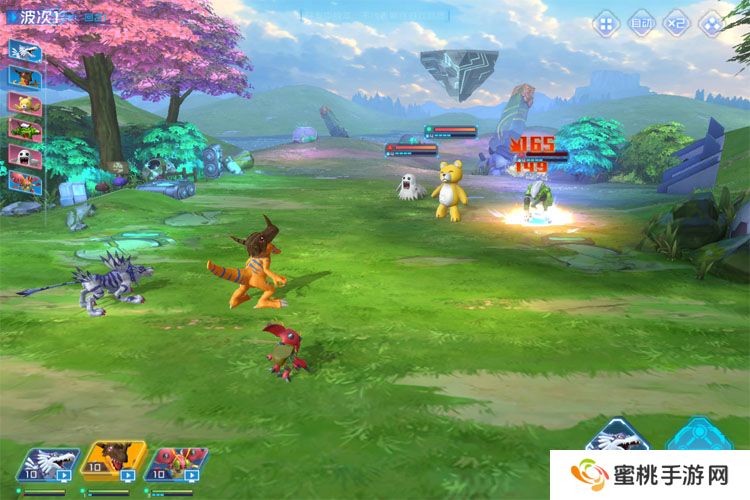
Task: Click the 蜜桃手游网 watermark logo
Action: [649, 475]
